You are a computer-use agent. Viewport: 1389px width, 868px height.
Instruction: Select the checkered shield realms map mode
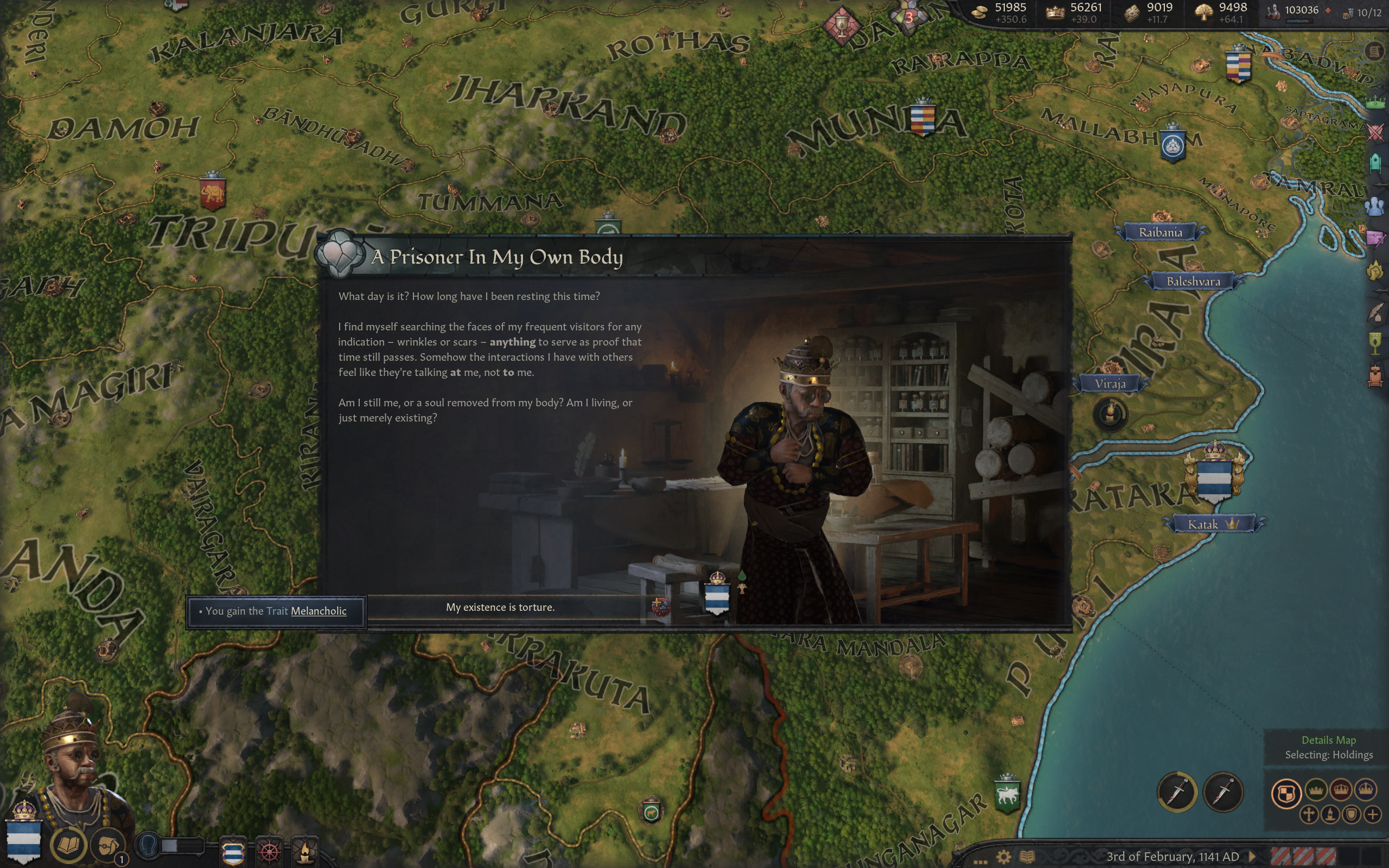click(x=1286, y=793)
